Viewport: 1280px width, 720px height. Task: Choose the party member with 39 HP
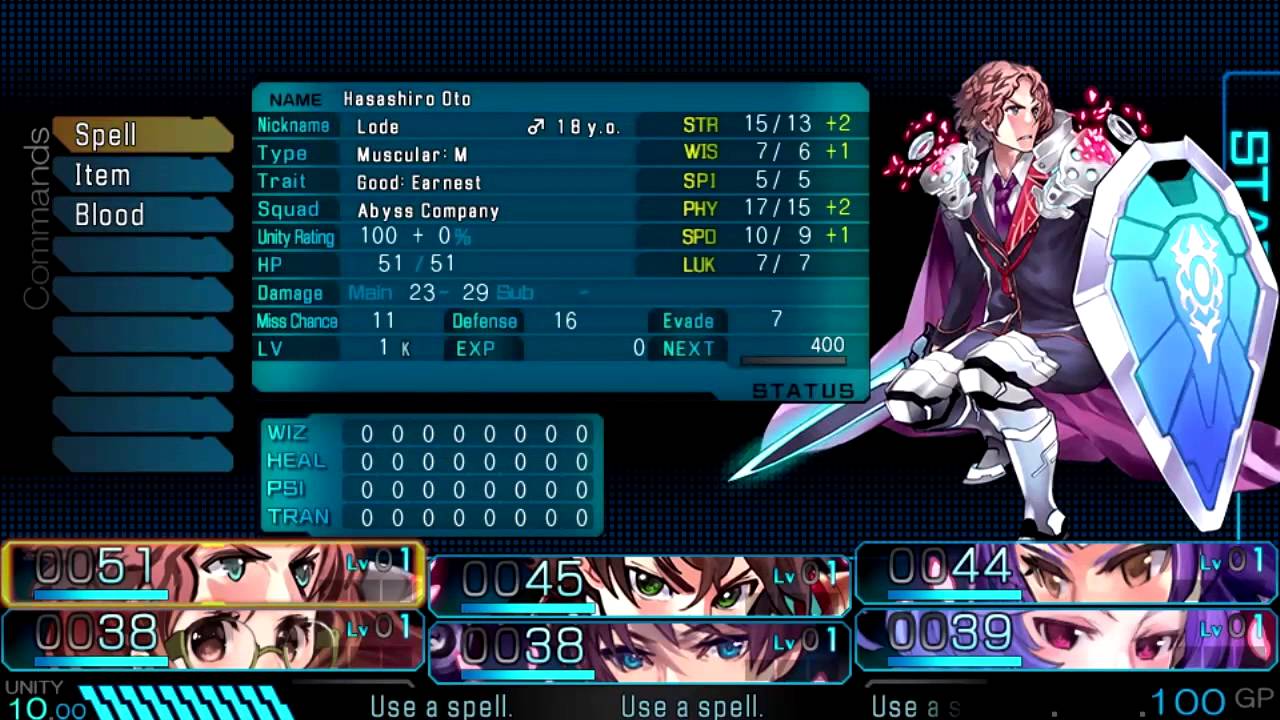[1066, 638]
